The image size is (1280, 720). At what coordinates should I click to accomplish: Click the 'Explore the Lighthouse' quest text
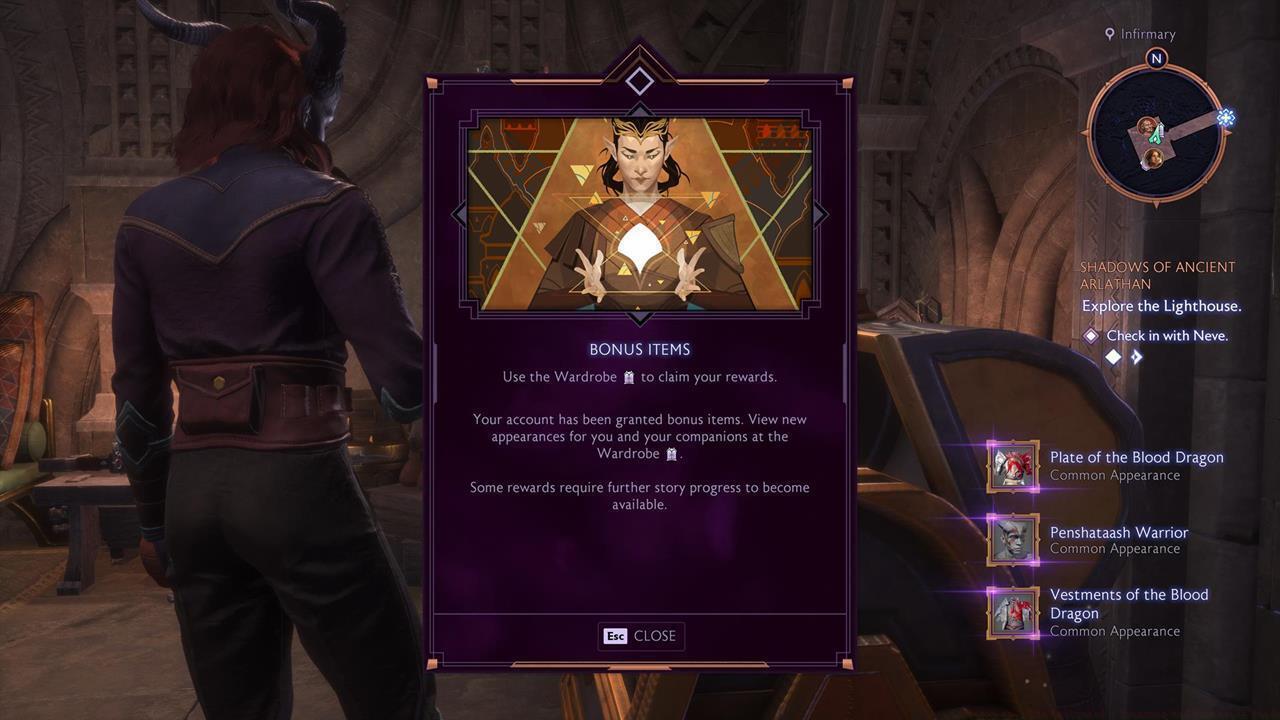(x=1160, y=305)
